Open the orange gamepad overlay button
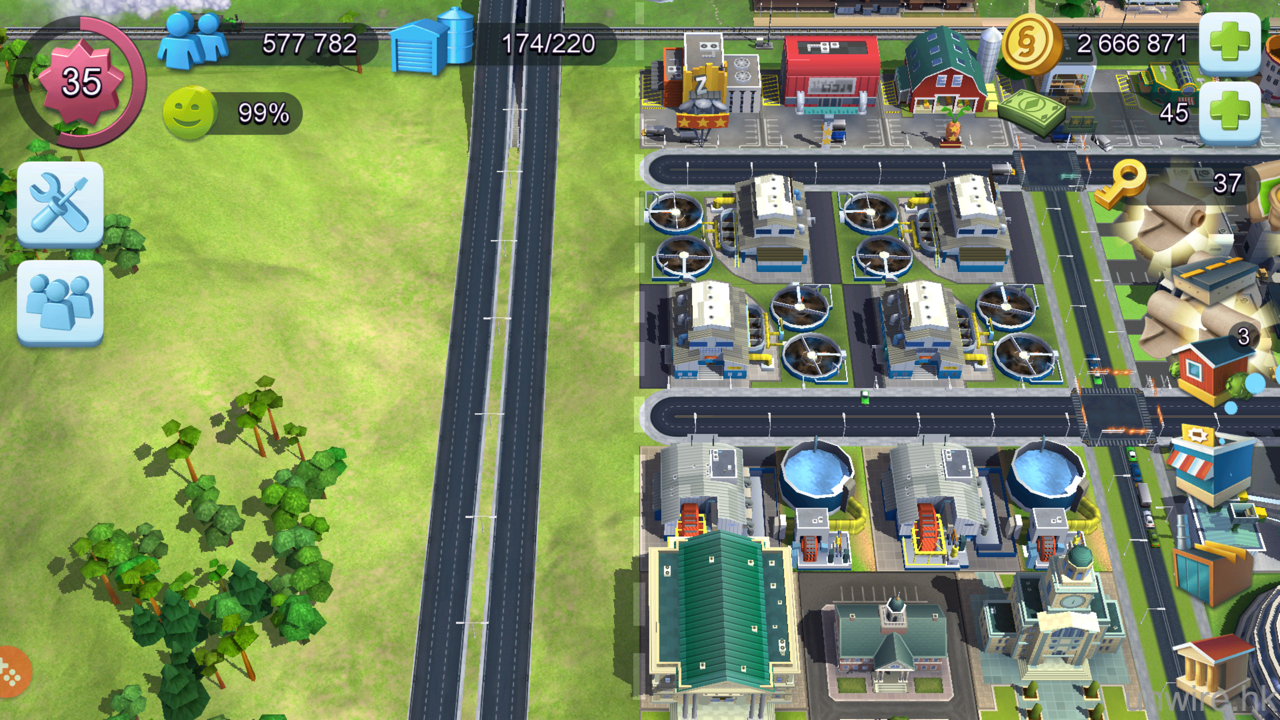 [x=12, y=673]
